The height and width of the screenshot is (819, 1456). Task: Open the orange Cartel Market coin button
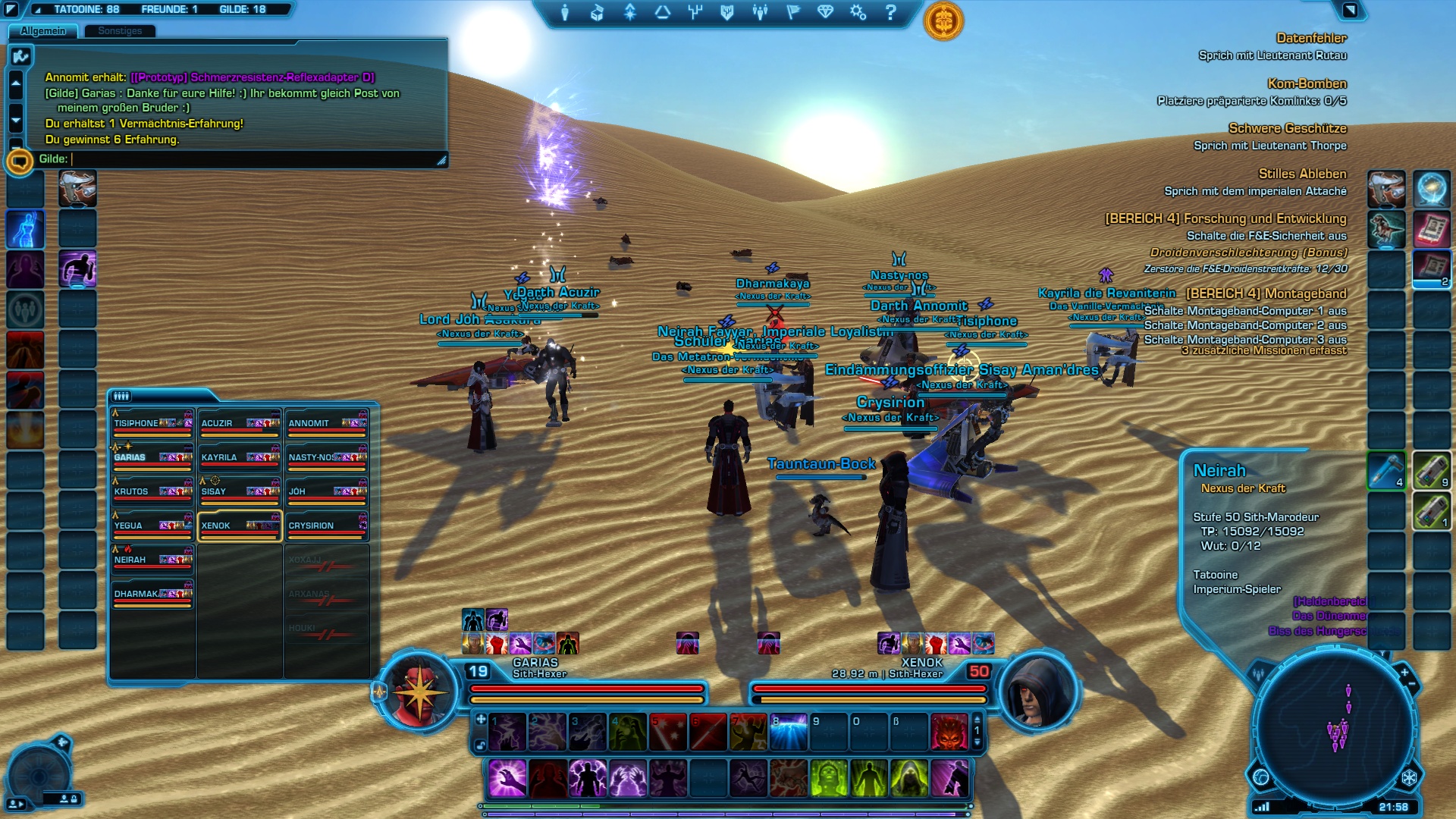point(943,21)
